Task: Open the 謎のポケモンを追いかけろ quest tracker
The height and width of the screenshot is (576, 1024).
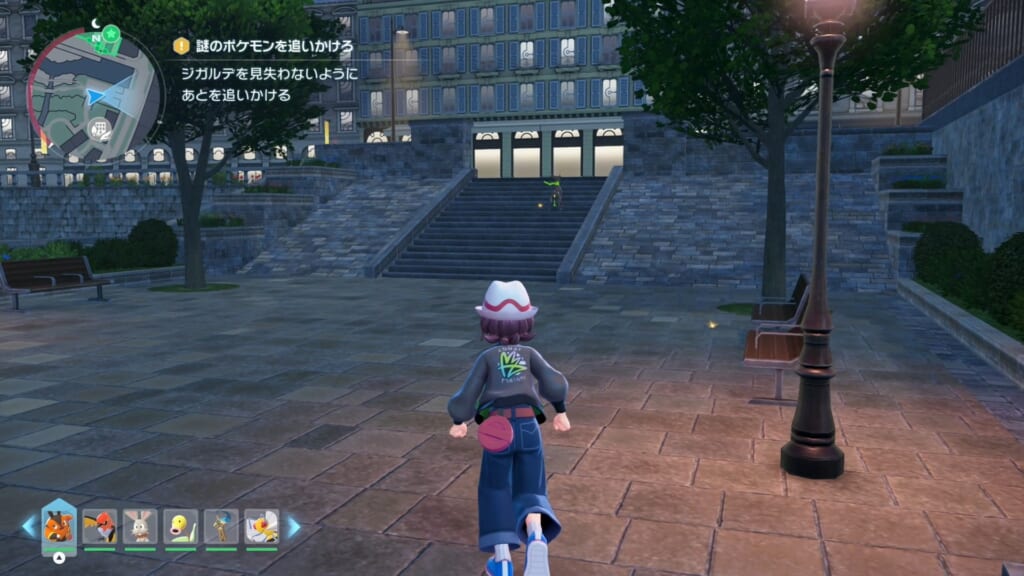Action: tap(263, 45)
